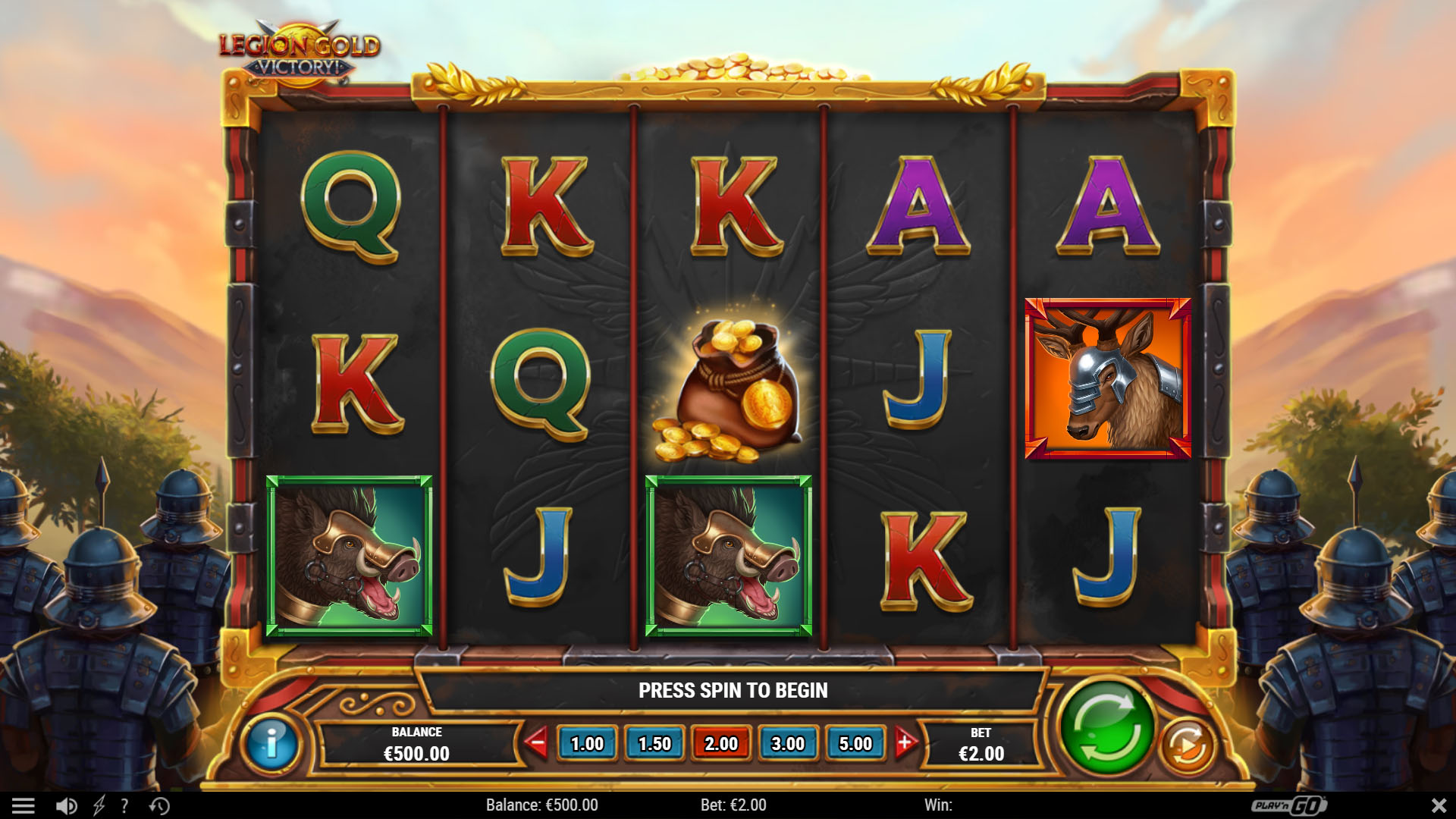
Task: Set the bet to 3.00
Action: 788,744
